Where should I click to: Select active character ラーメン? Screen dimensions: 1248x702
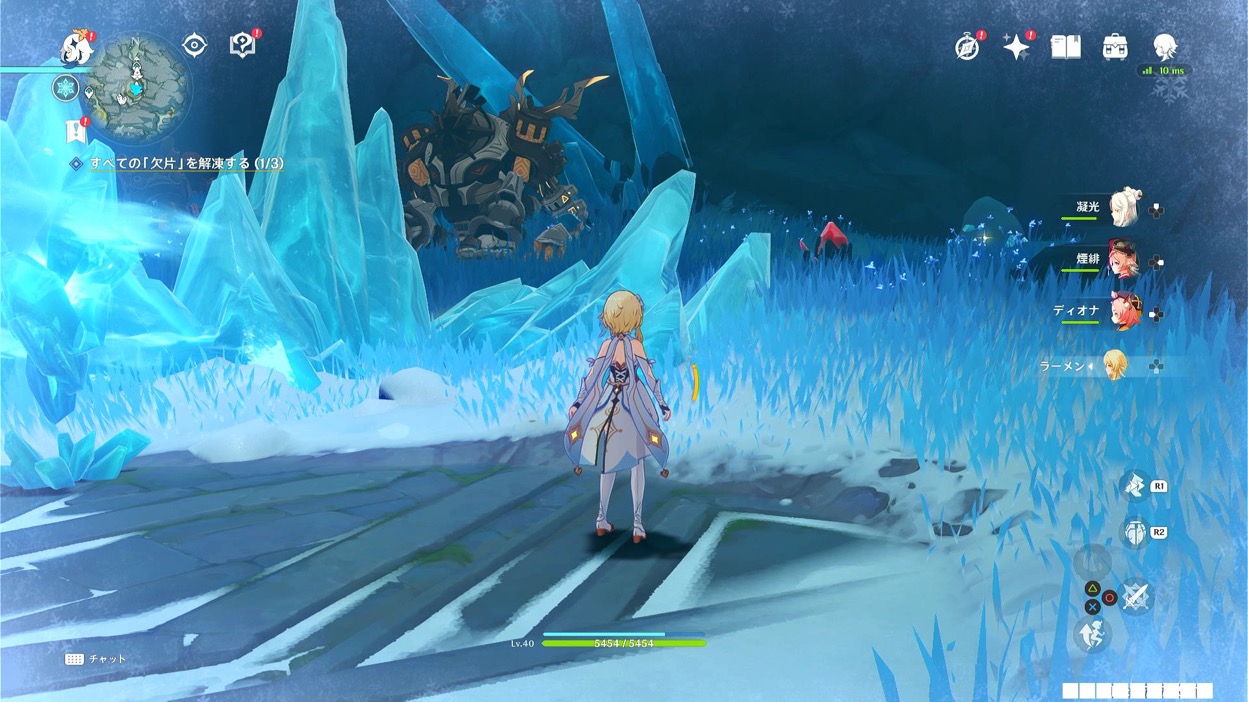tap(1115, 365)
